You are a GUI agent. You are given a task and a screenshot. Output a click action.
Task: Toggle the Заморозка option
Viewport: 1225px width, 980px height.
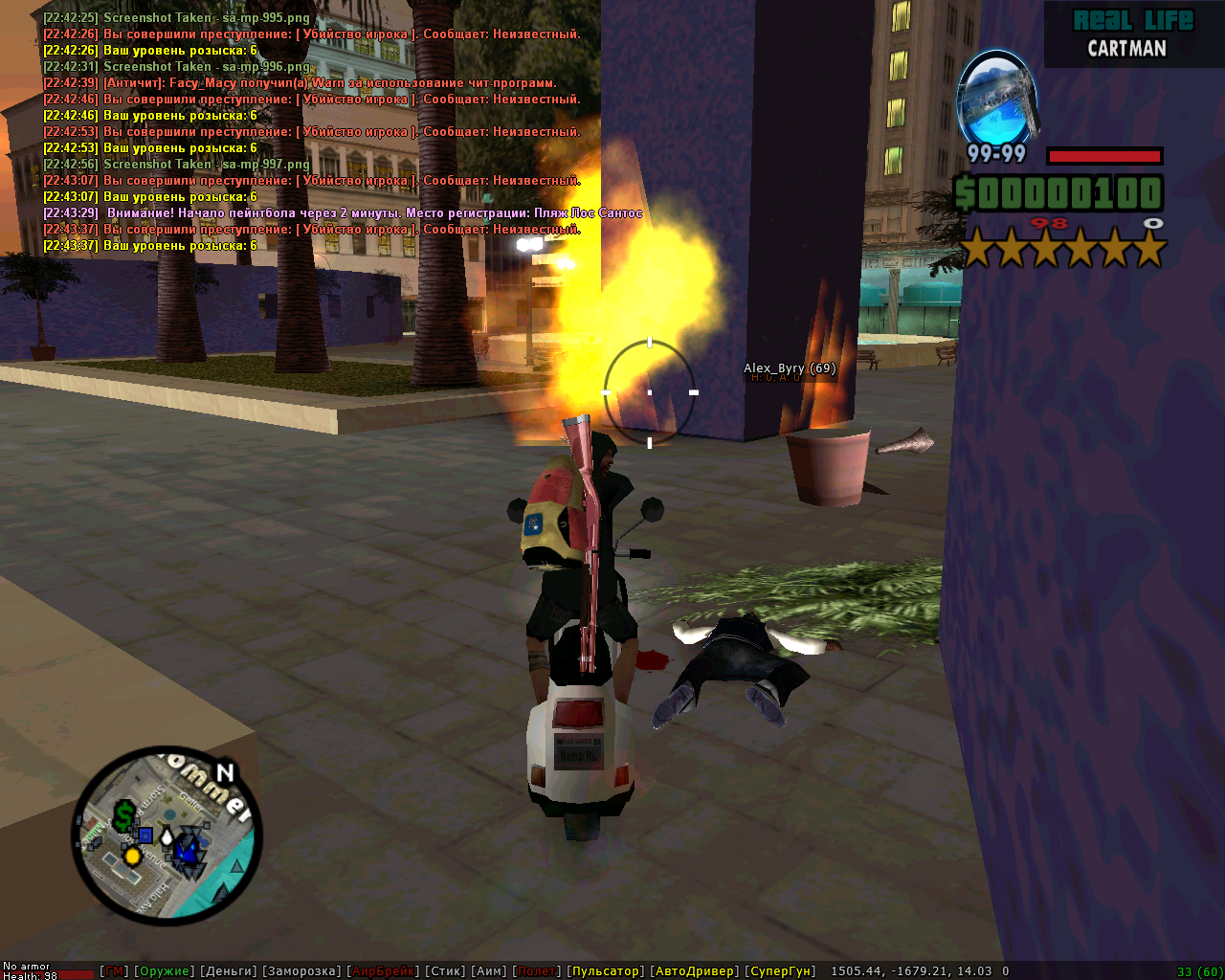pos(301,971)
